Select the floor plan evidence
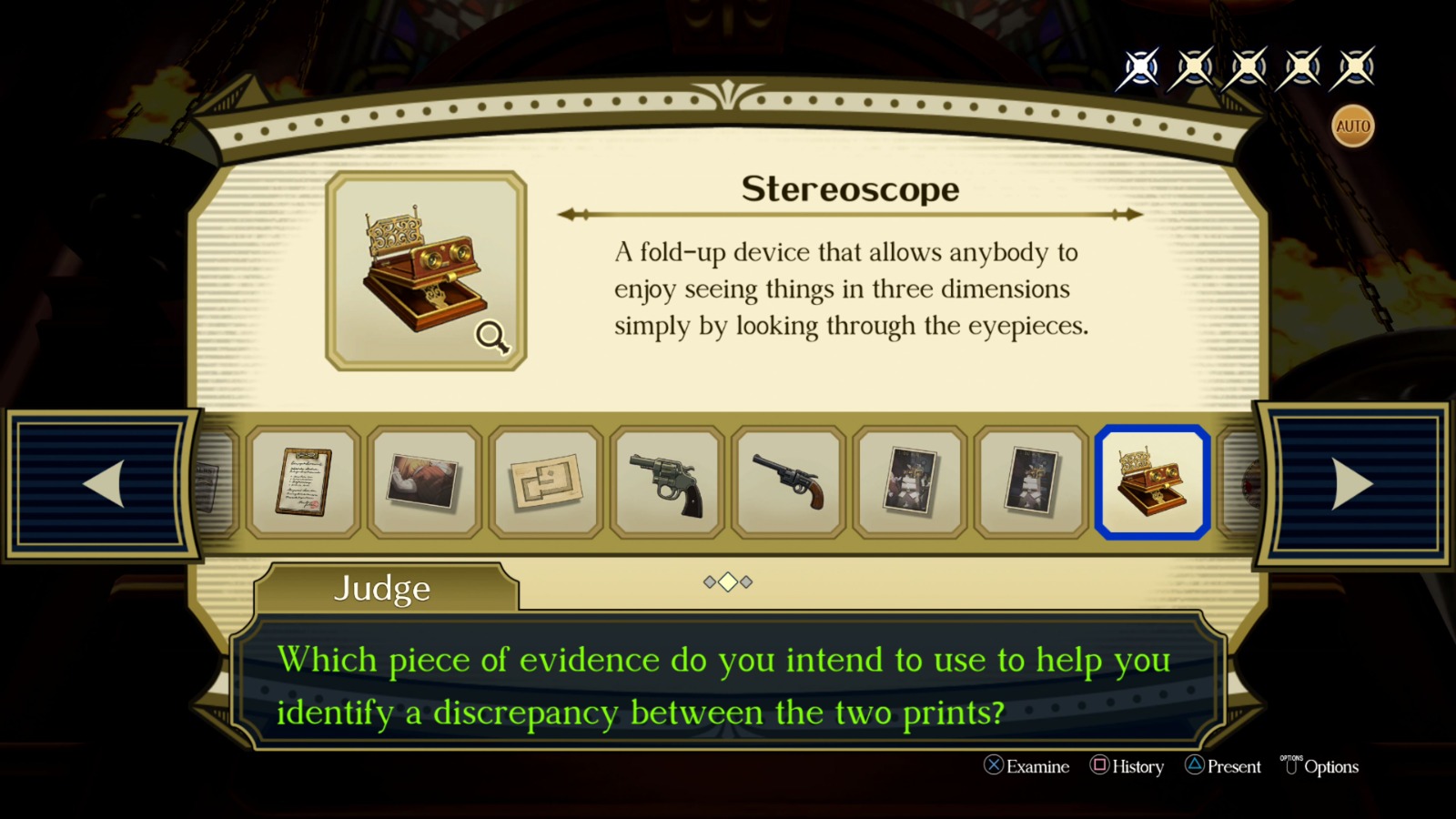 (545, 482)
